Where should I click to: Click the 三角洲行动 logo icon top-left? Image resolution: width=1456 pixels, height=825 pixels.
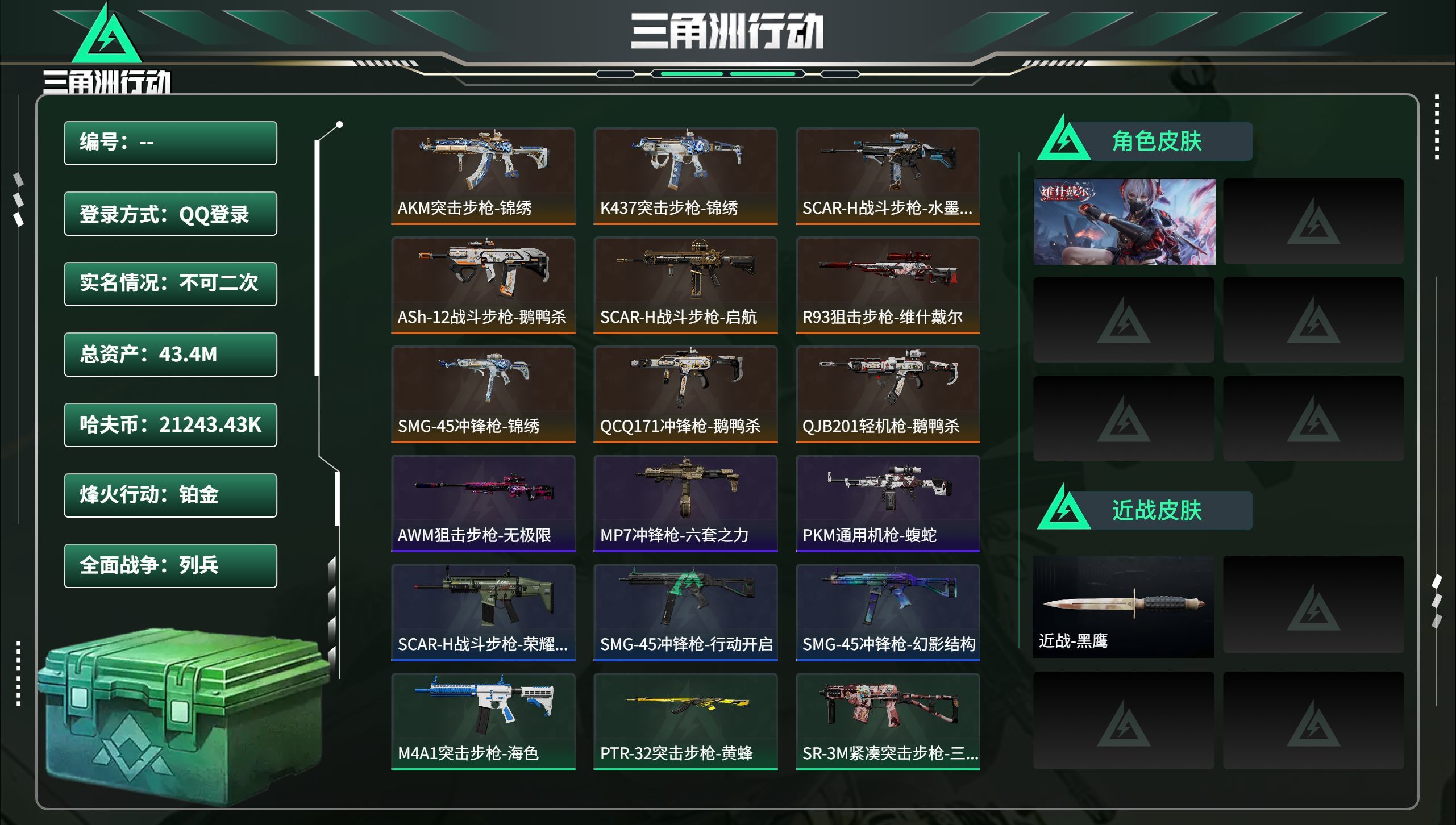(105, 35)
